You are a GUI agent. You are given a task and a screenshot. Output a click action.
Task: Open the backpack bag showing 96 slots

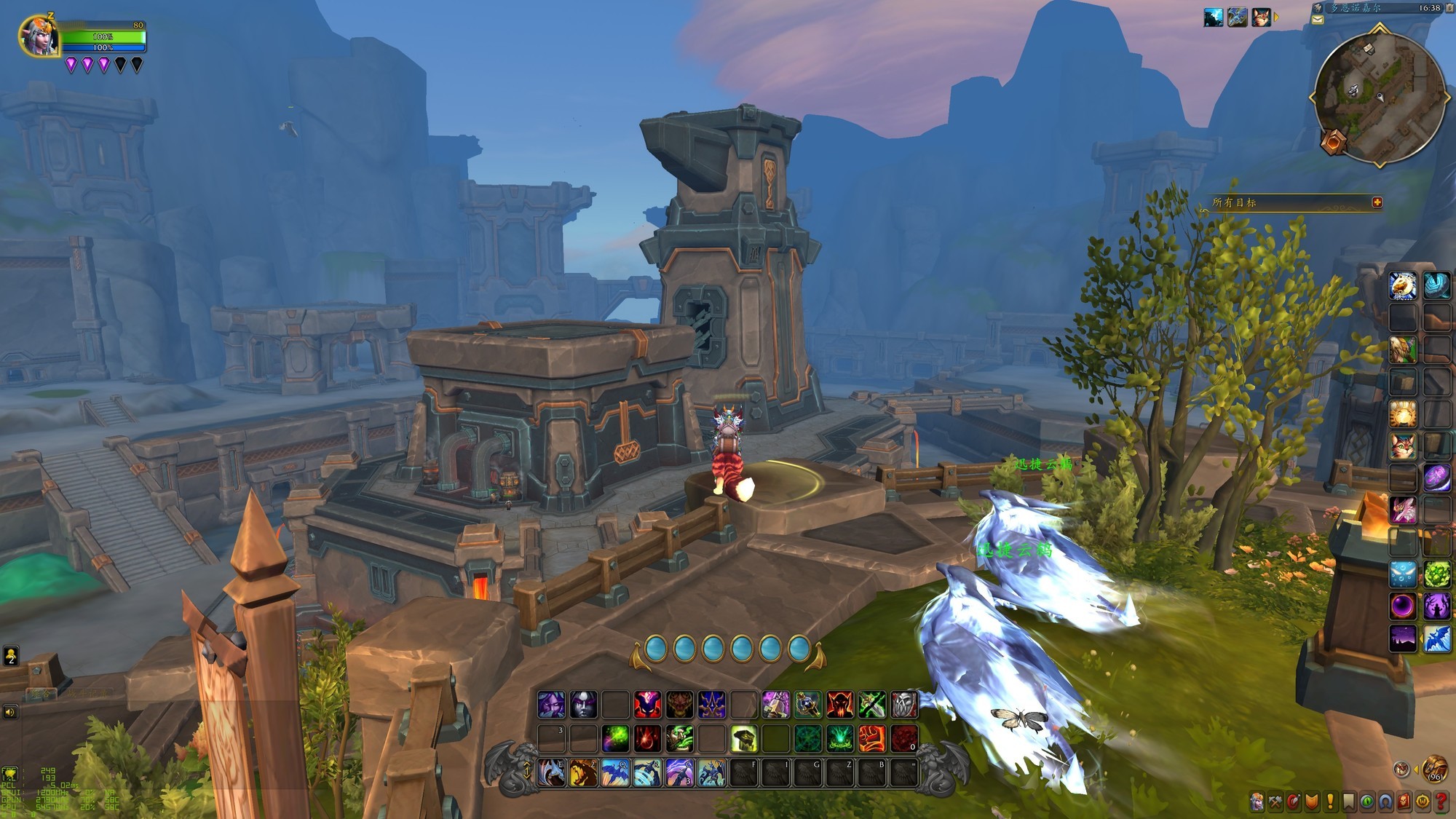point(1435,769)
